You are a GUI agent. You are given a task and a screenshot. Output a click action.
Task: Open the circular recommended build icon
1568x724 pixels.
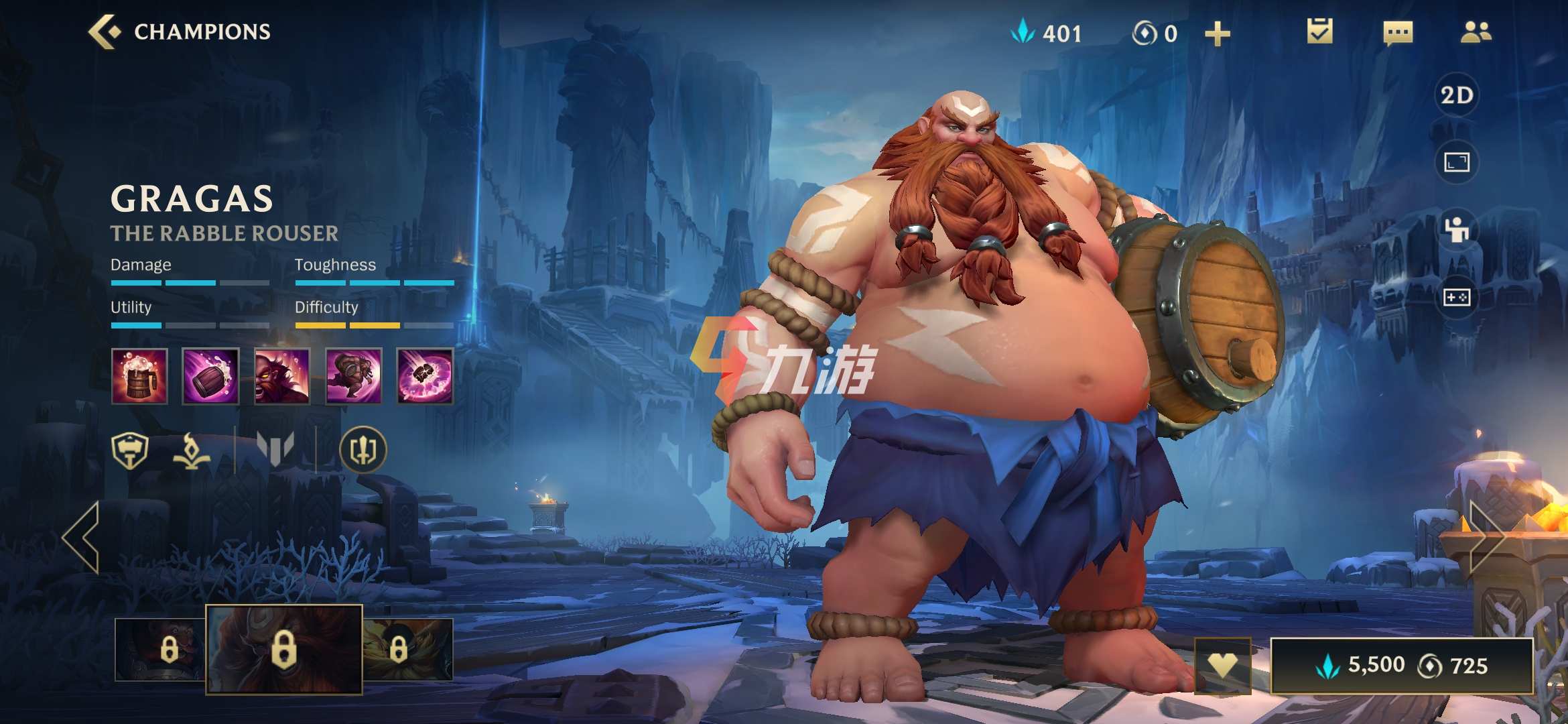363,450
